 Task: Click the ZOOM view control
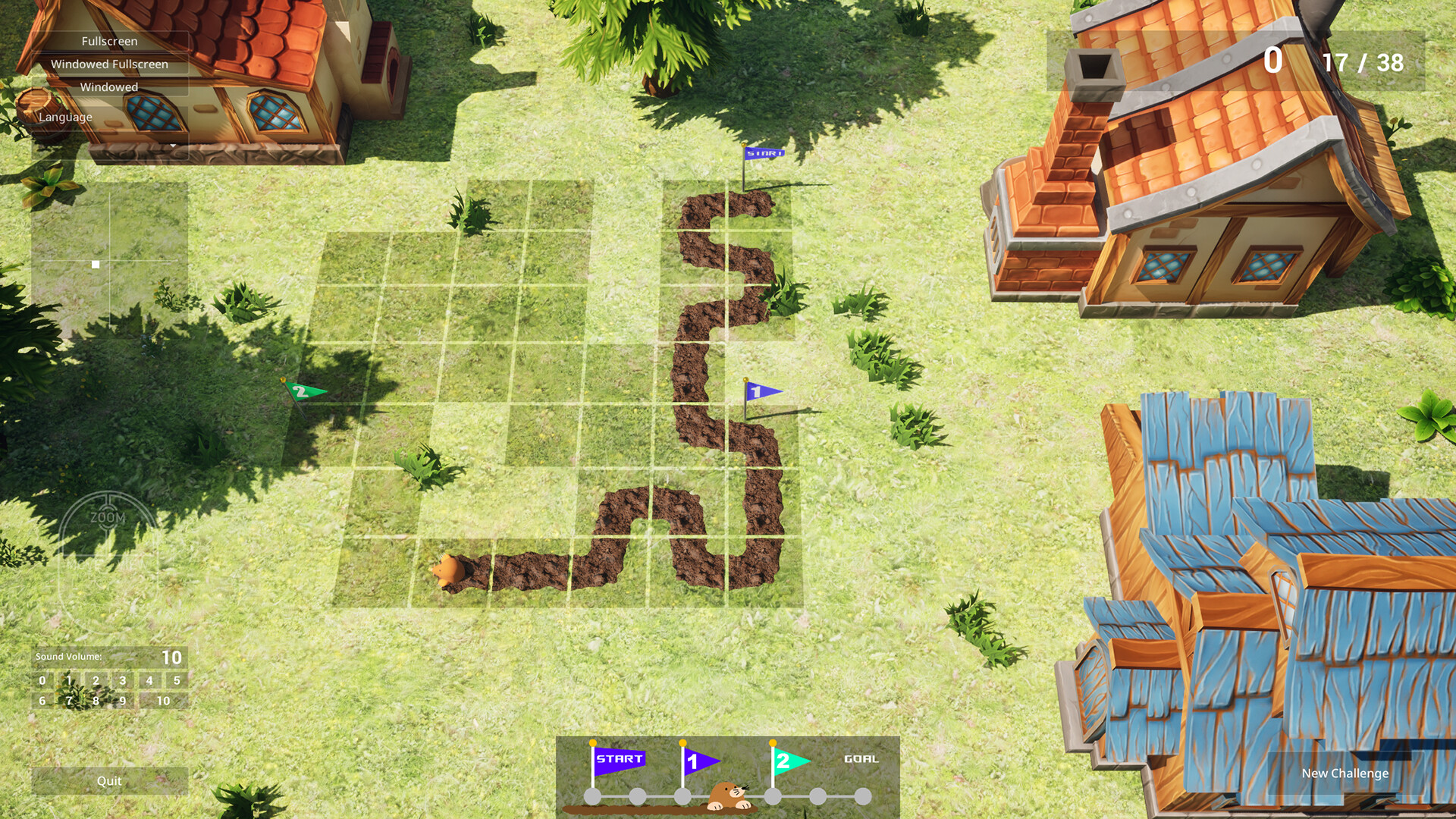(x=108, y=517)
